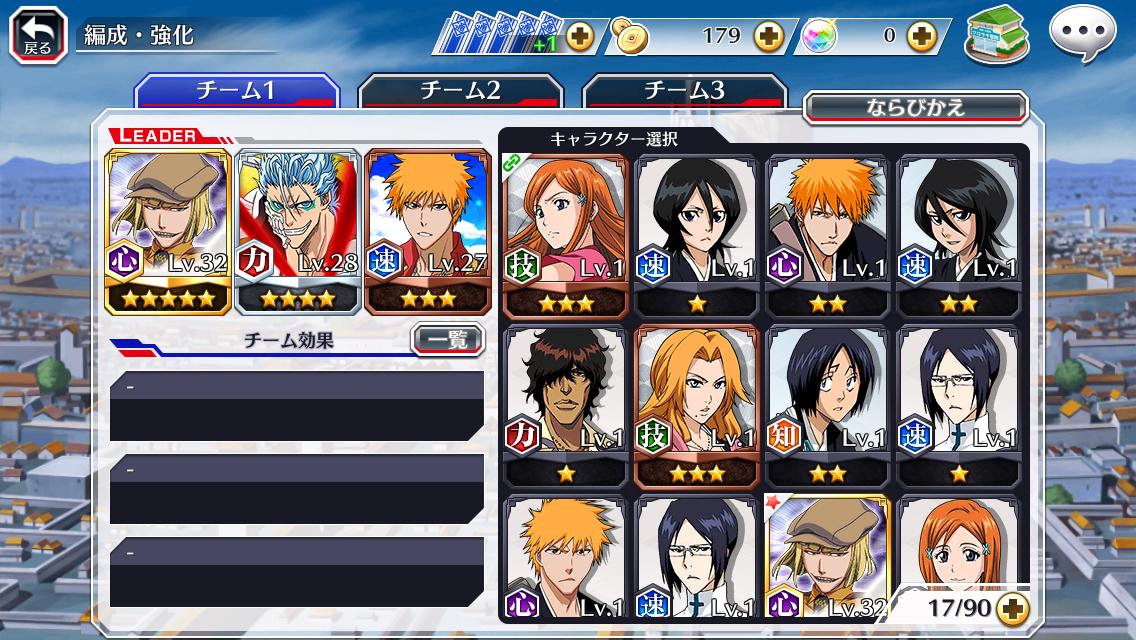The width and height of the screenshot is (1136, 640).
Task: Add gold coins with the plus button
Action: 768,37
